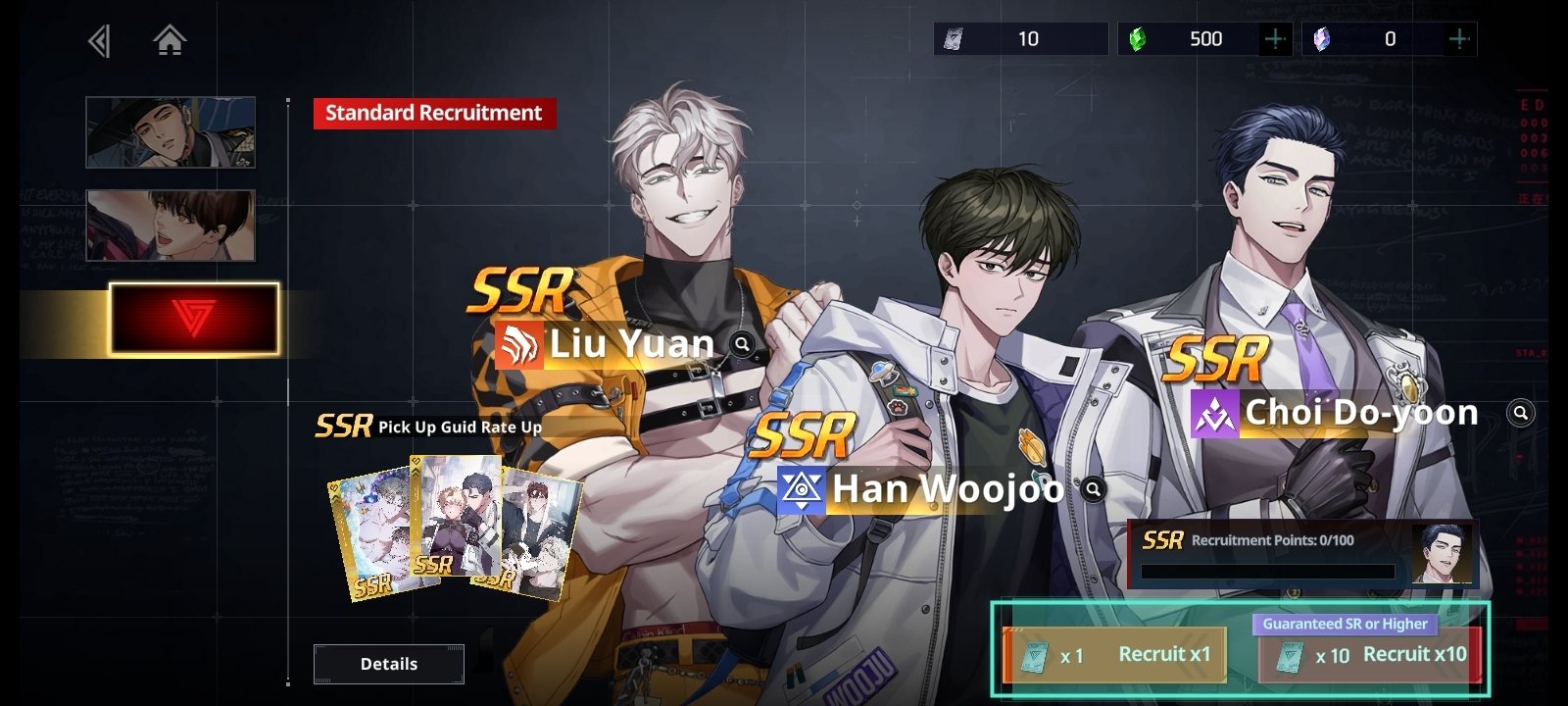Select the brown-haired character banner thumbnail

tap(171, 226)
